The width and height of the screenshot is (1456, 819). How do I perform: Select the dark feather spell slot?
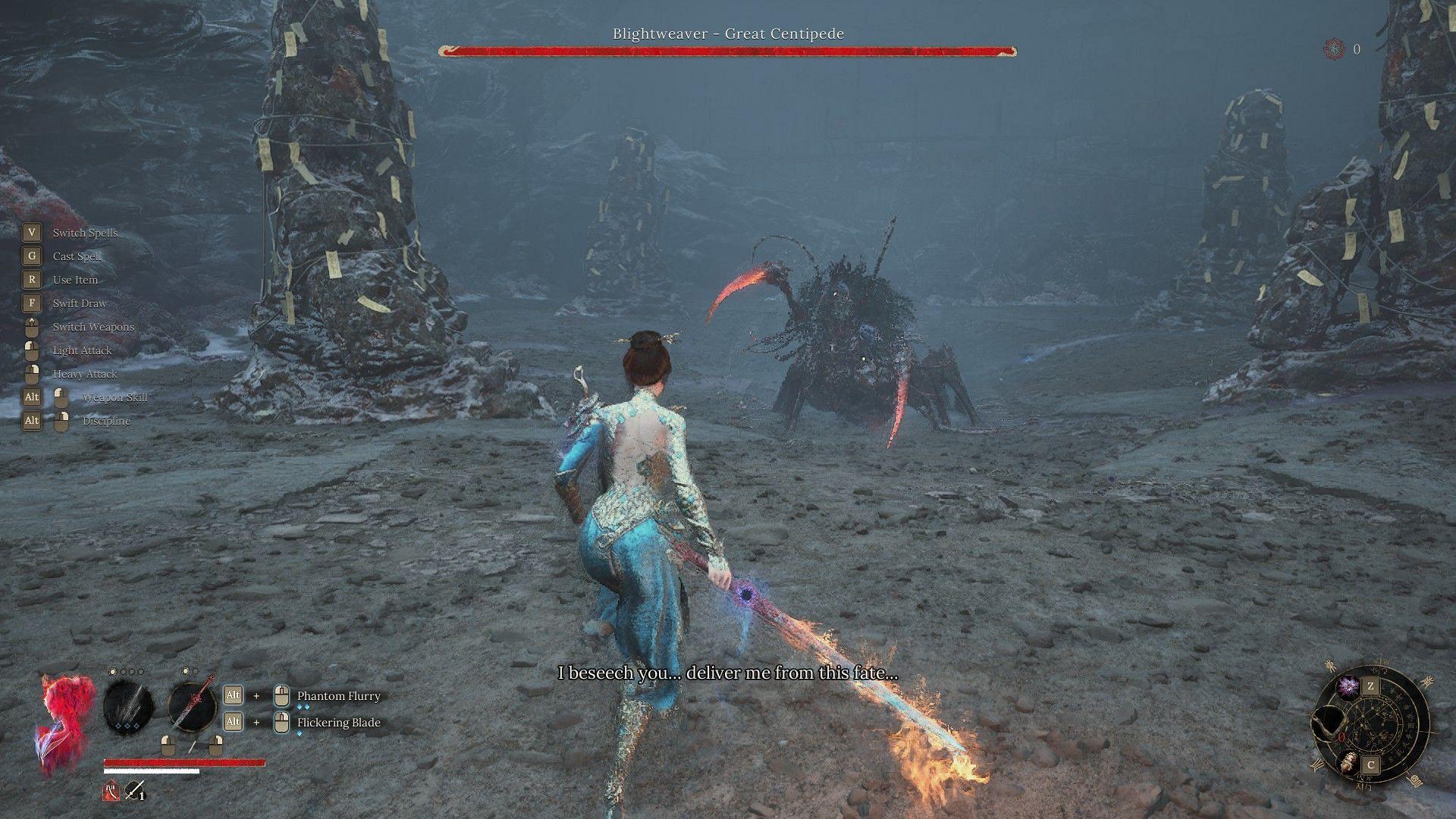pos(128,706)
